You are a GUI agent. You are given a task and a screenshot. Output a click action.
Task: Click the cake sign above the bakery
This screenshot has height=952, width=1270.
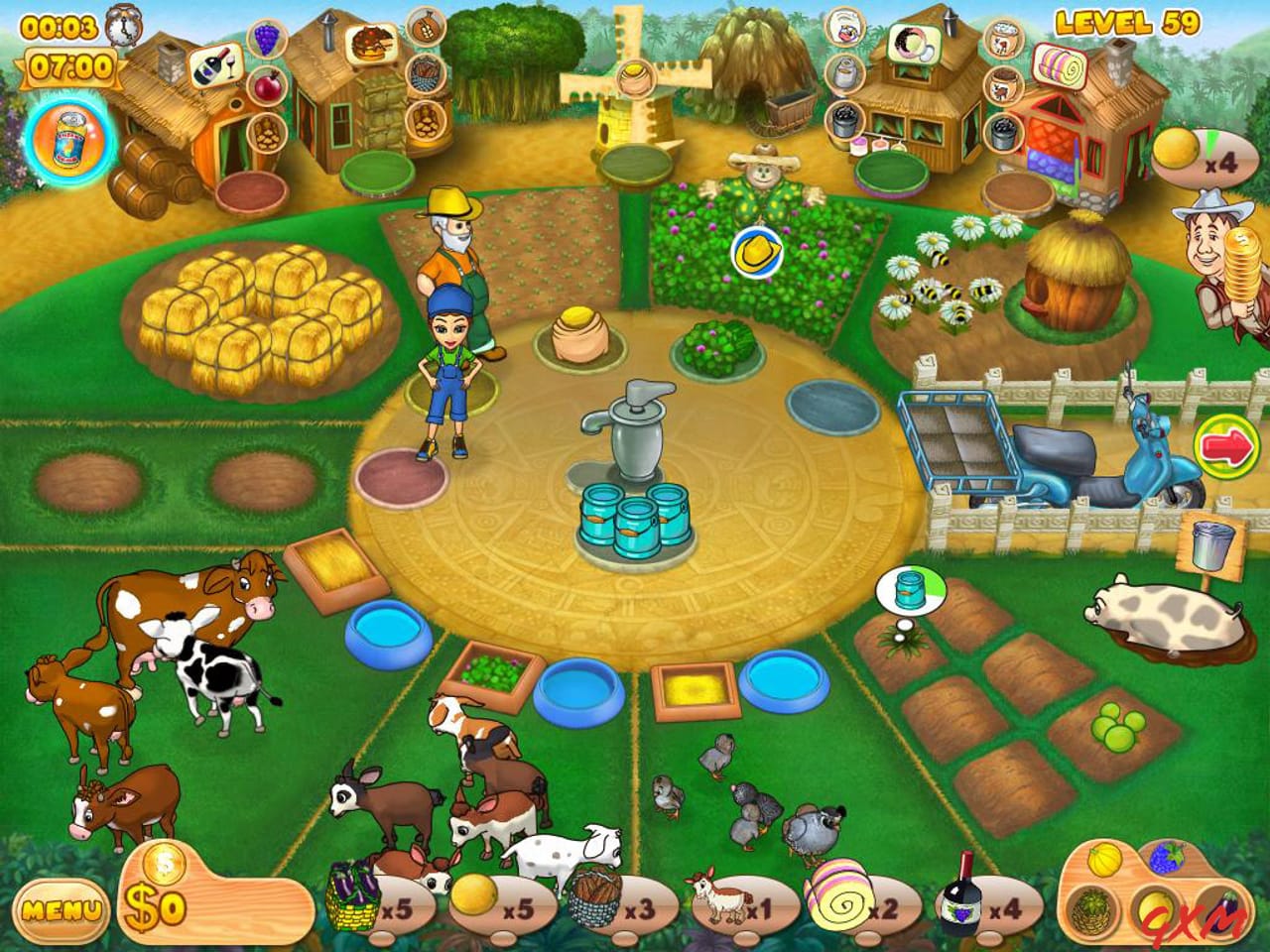pyautogui.click(x=372, y=42)
